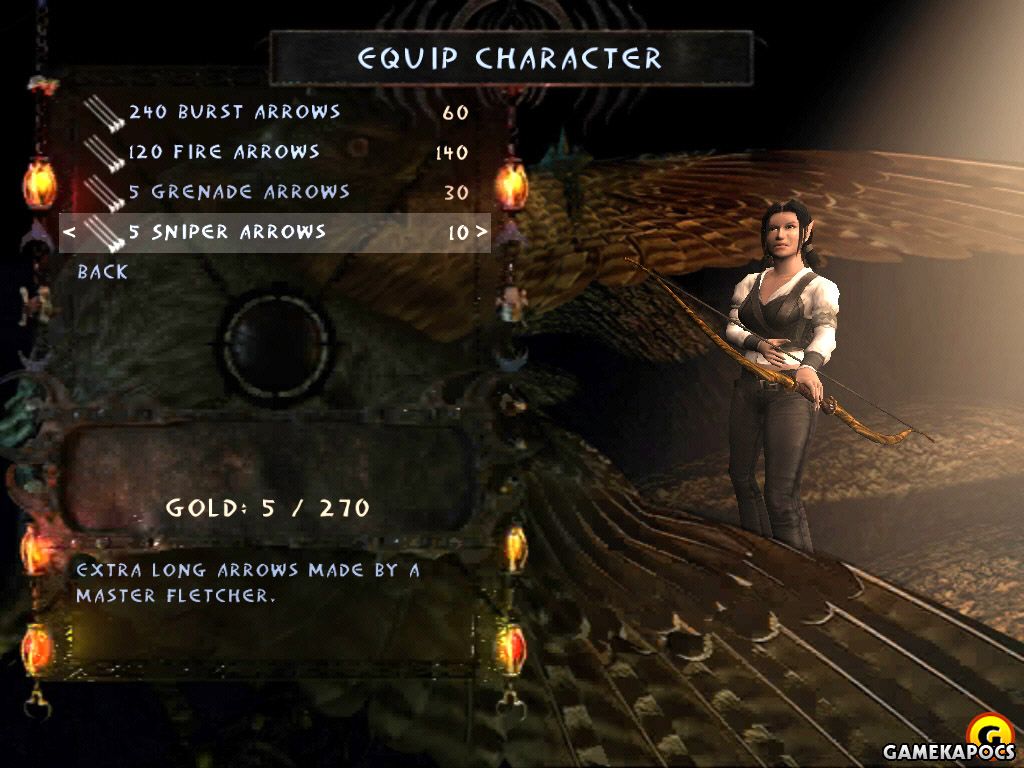Select the 240 Burst Arrows entry
Viewport: 1024px width, 768px height.
234,112
